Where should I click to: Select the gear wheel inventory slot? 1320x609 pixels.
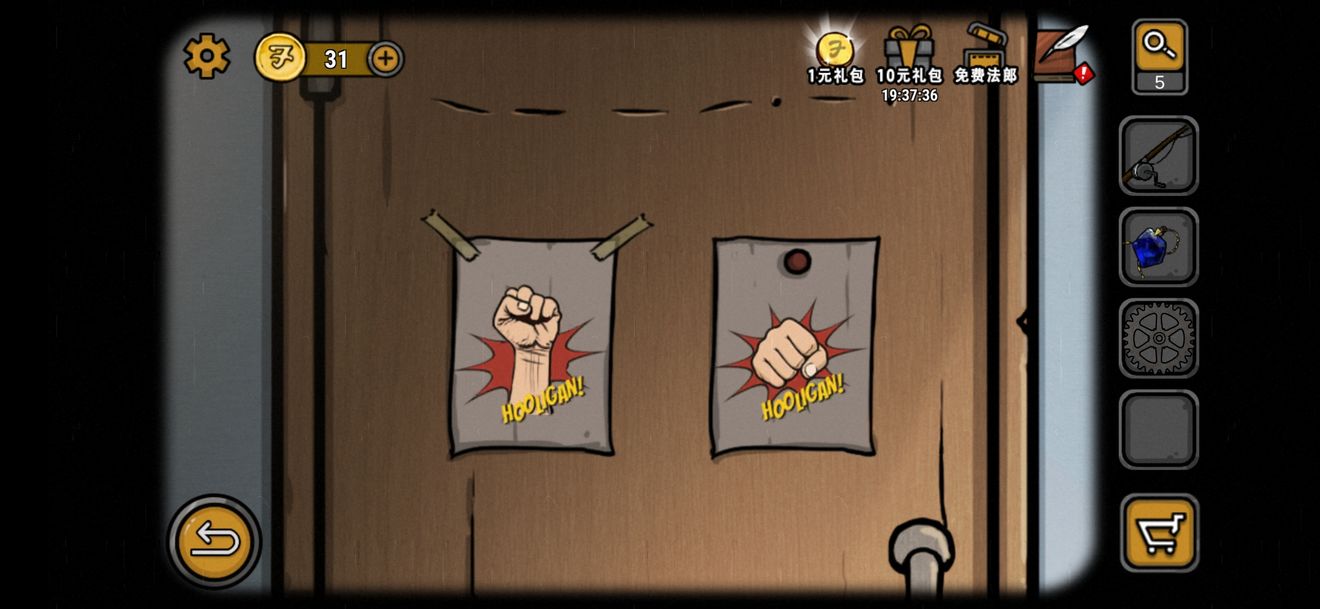coord(1158,338)
